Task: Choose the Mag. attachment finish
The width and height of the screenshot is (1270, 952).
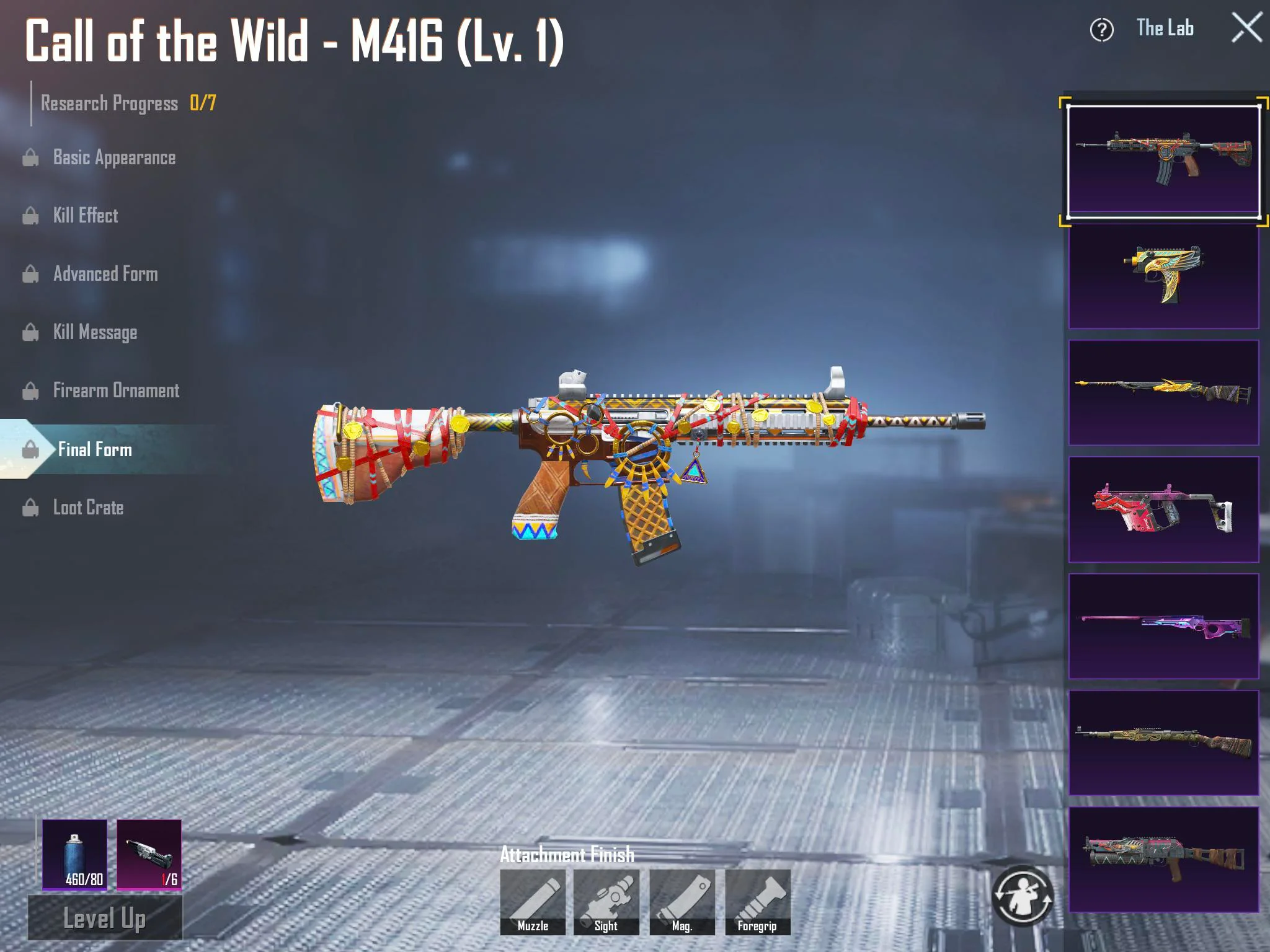Action: 682,902
